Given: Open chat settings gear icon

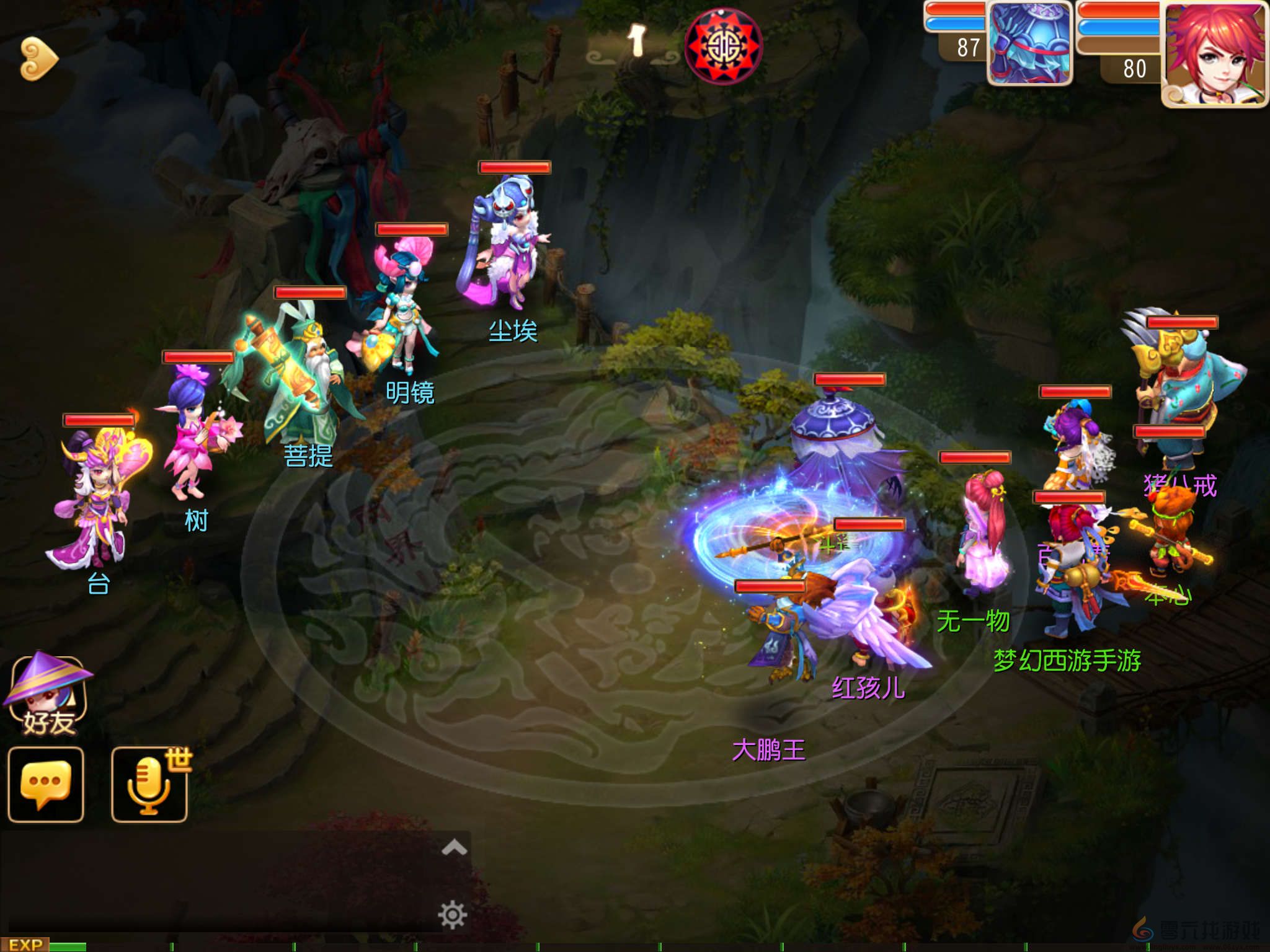Looking at the screenshot, I should 452,915.
